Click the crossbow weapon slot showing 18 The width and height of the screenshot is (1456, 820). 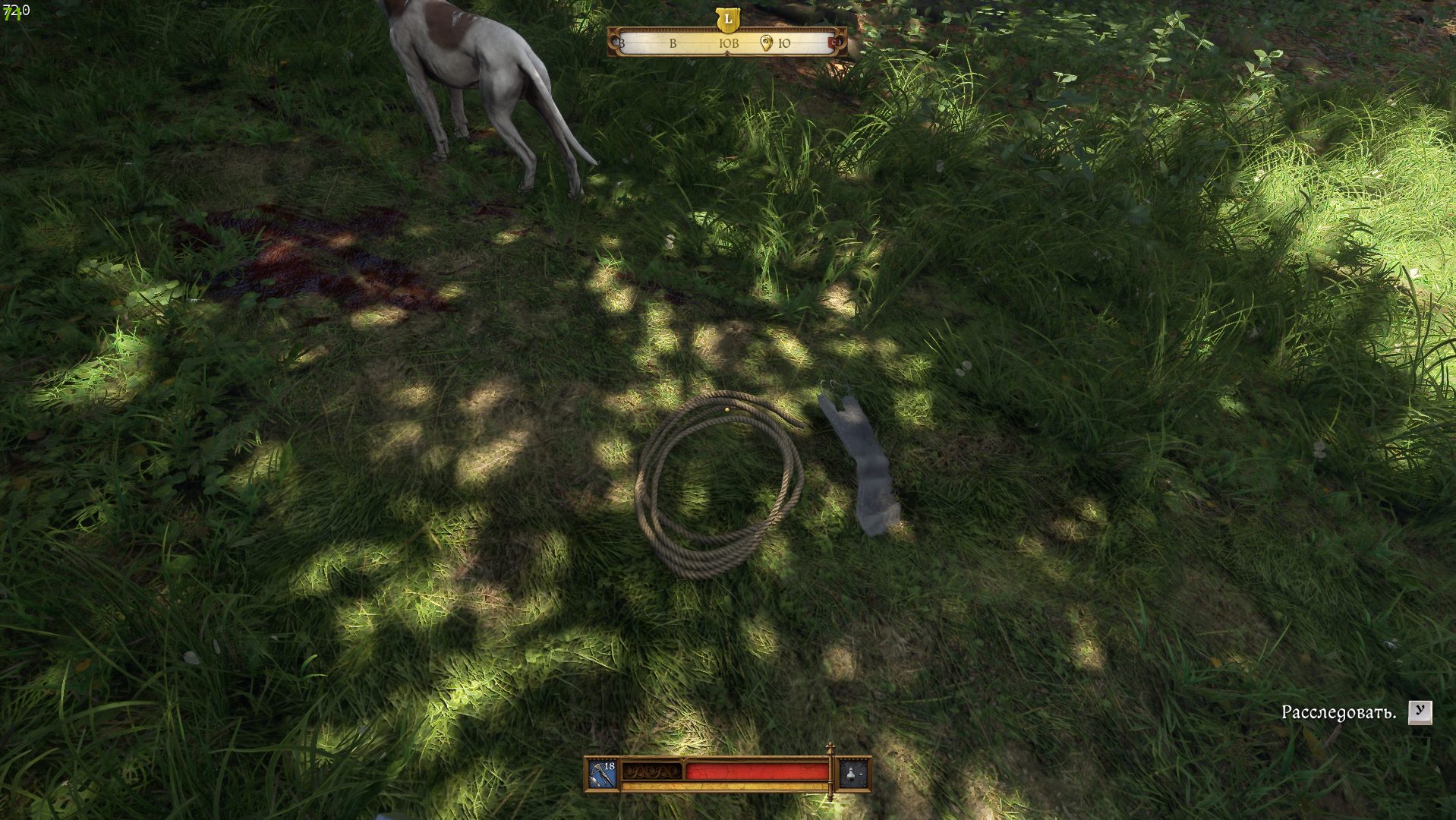[604, 774]
